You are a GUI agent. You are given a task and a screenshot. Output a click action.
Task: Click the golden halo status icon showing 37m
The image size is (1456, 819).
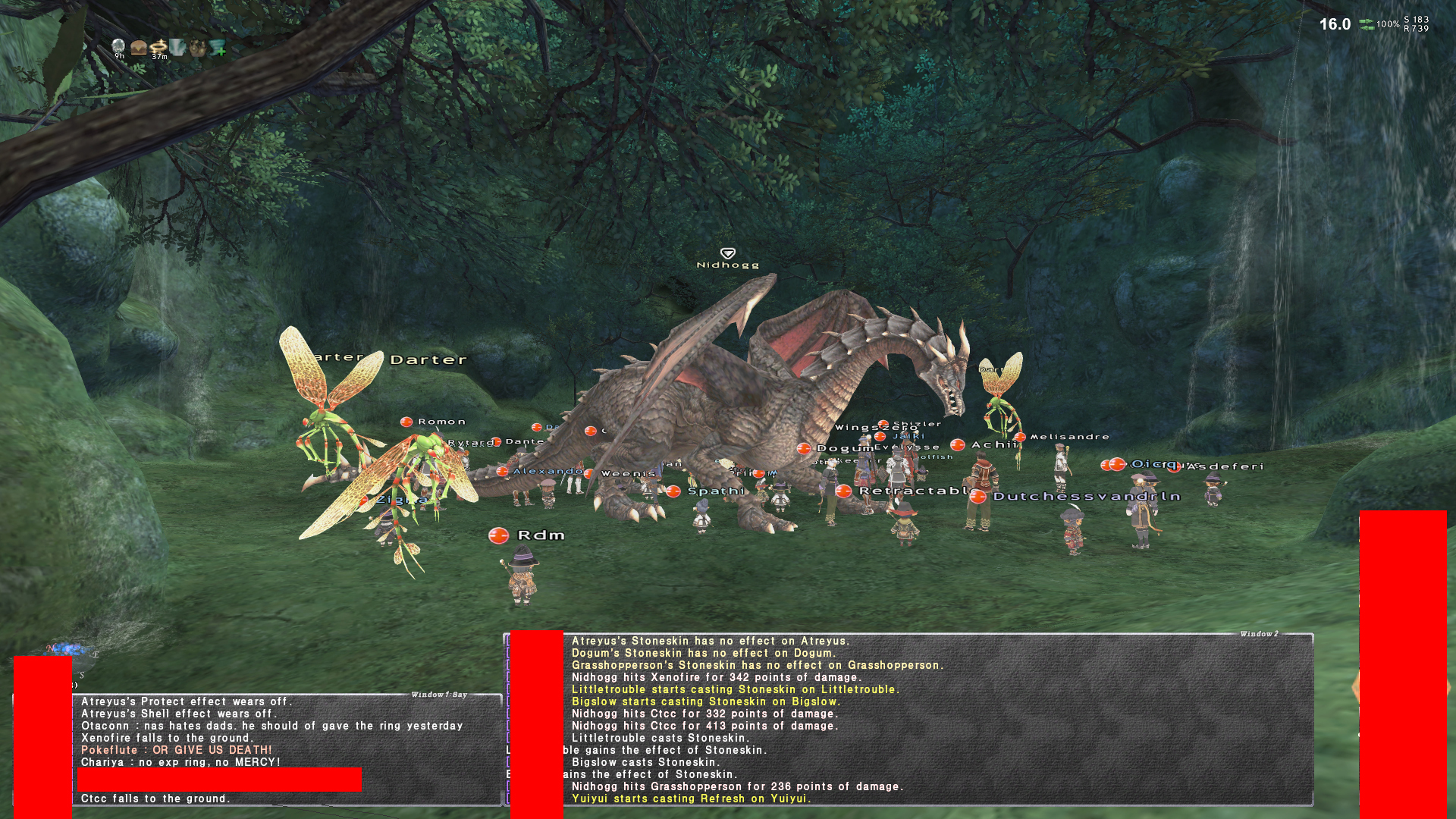click(x=158, y=48)
